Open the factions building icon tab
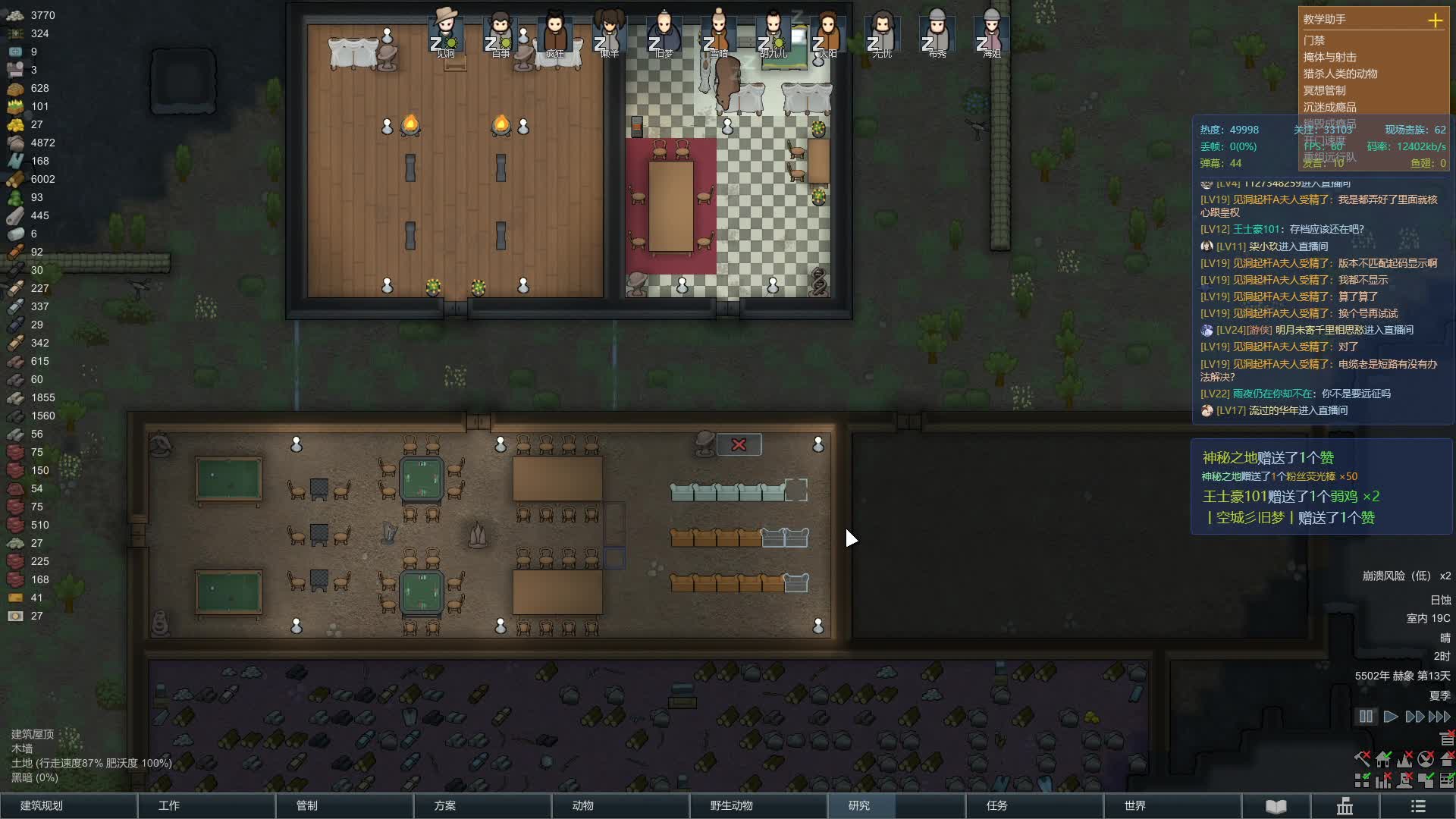1456x819 pixels. point(1345,806)
